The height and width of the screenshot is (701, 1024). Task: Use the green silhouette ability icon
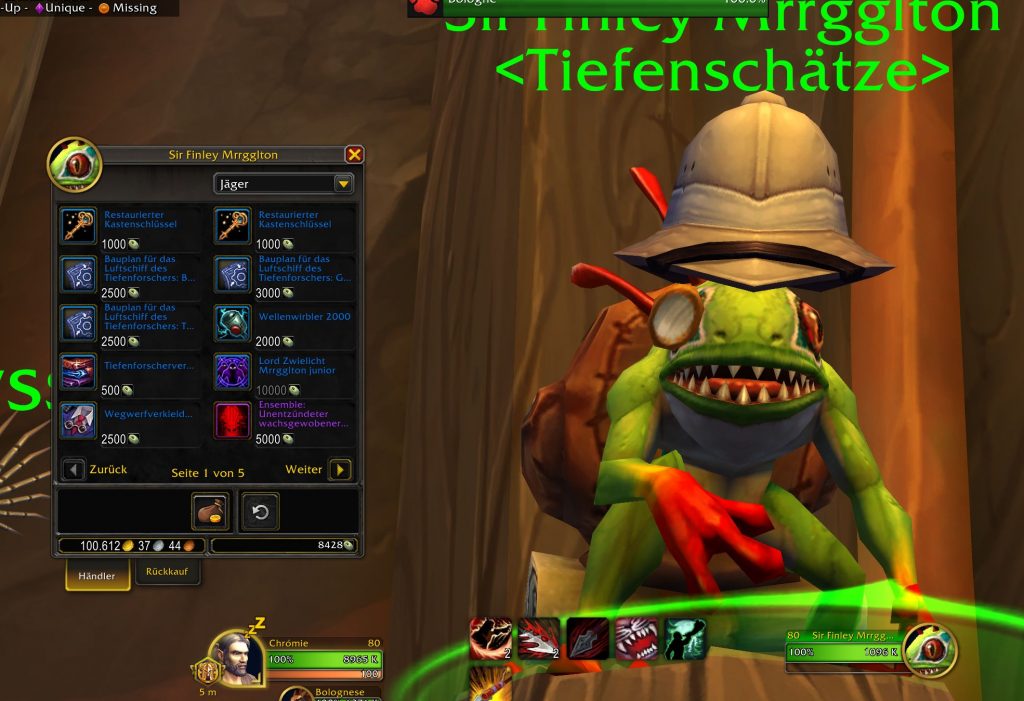(x=685, y=638)
